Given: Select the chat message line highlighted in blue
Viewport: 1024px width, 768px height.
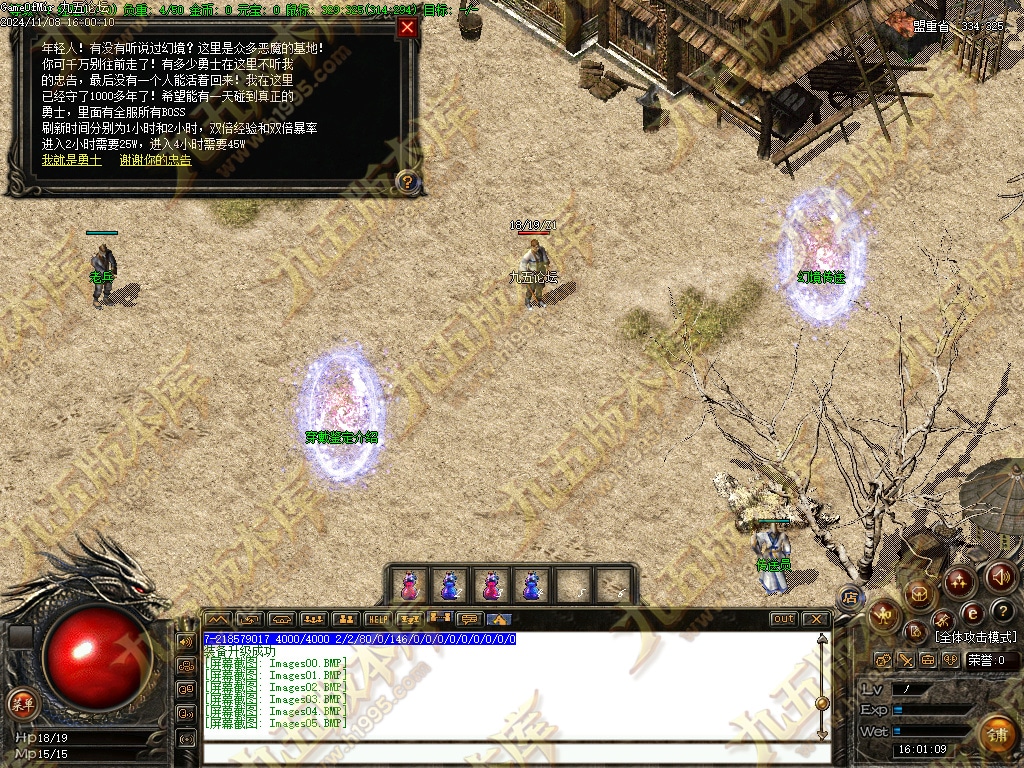Looking at the screenshot, I should (360, 639).
